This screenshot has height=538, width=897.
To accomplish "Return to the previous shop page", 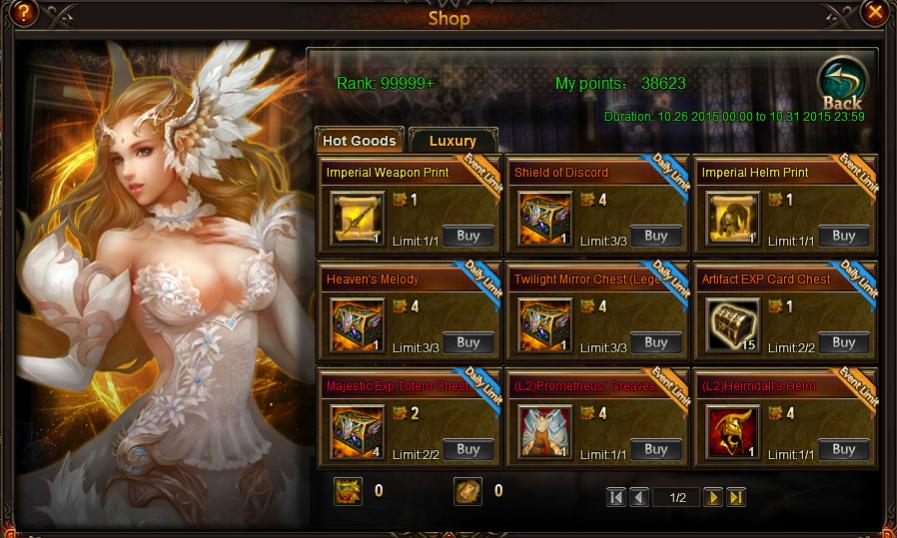I will coord(639,497).
